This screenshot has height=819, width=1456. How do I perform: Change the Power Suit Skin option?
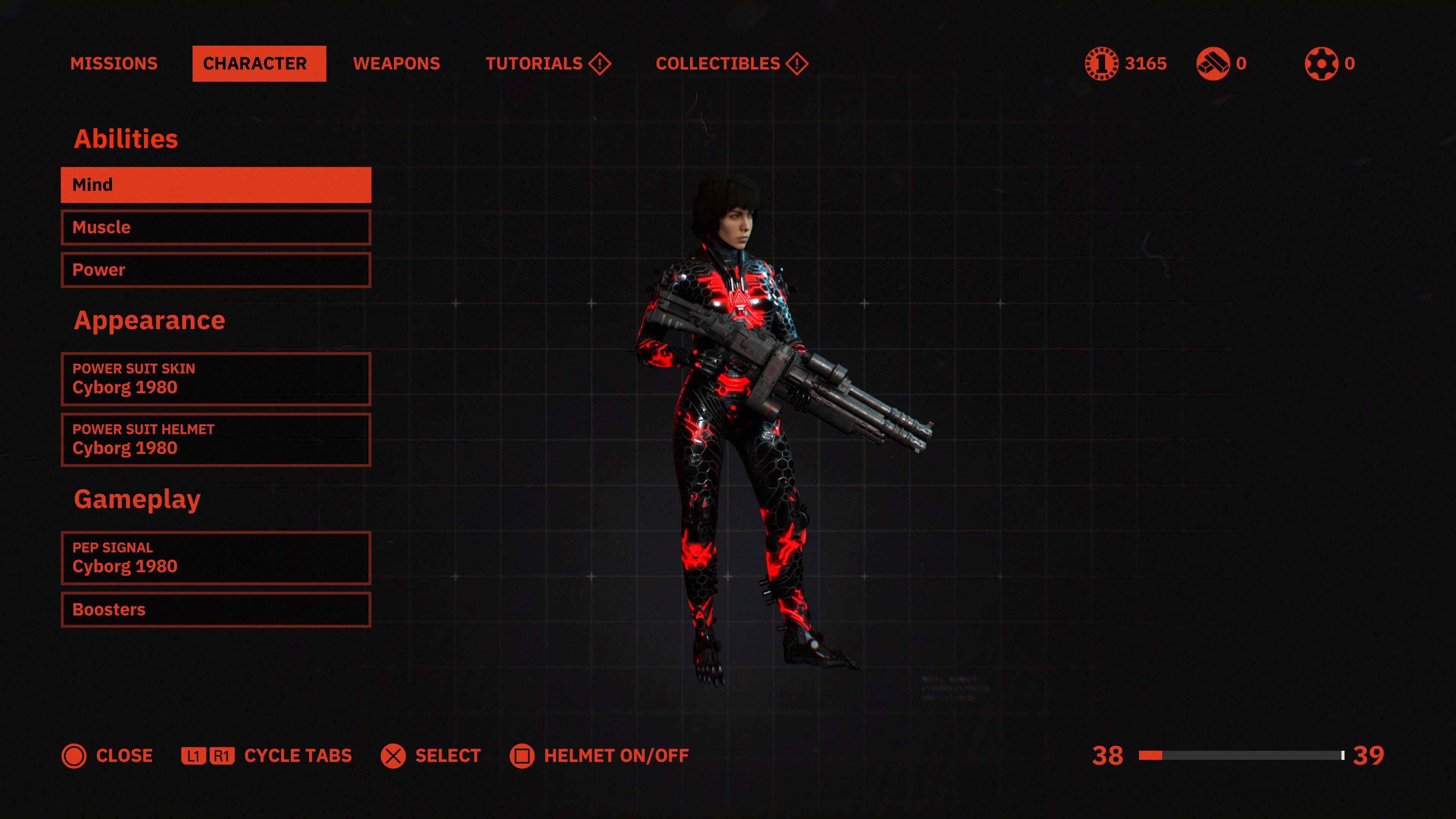tap(216, 379)
